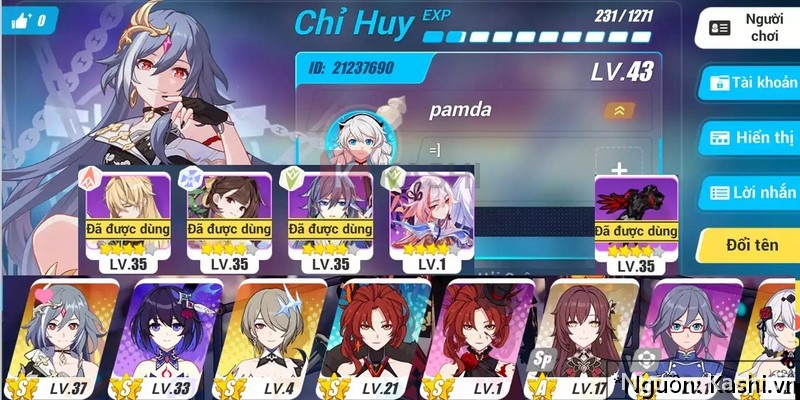Image resolution: width=800 pixels, height=400 pixels.
Task: Select the LV.37 silver-haired valkyrie card
Action: (x=70, y=335)
